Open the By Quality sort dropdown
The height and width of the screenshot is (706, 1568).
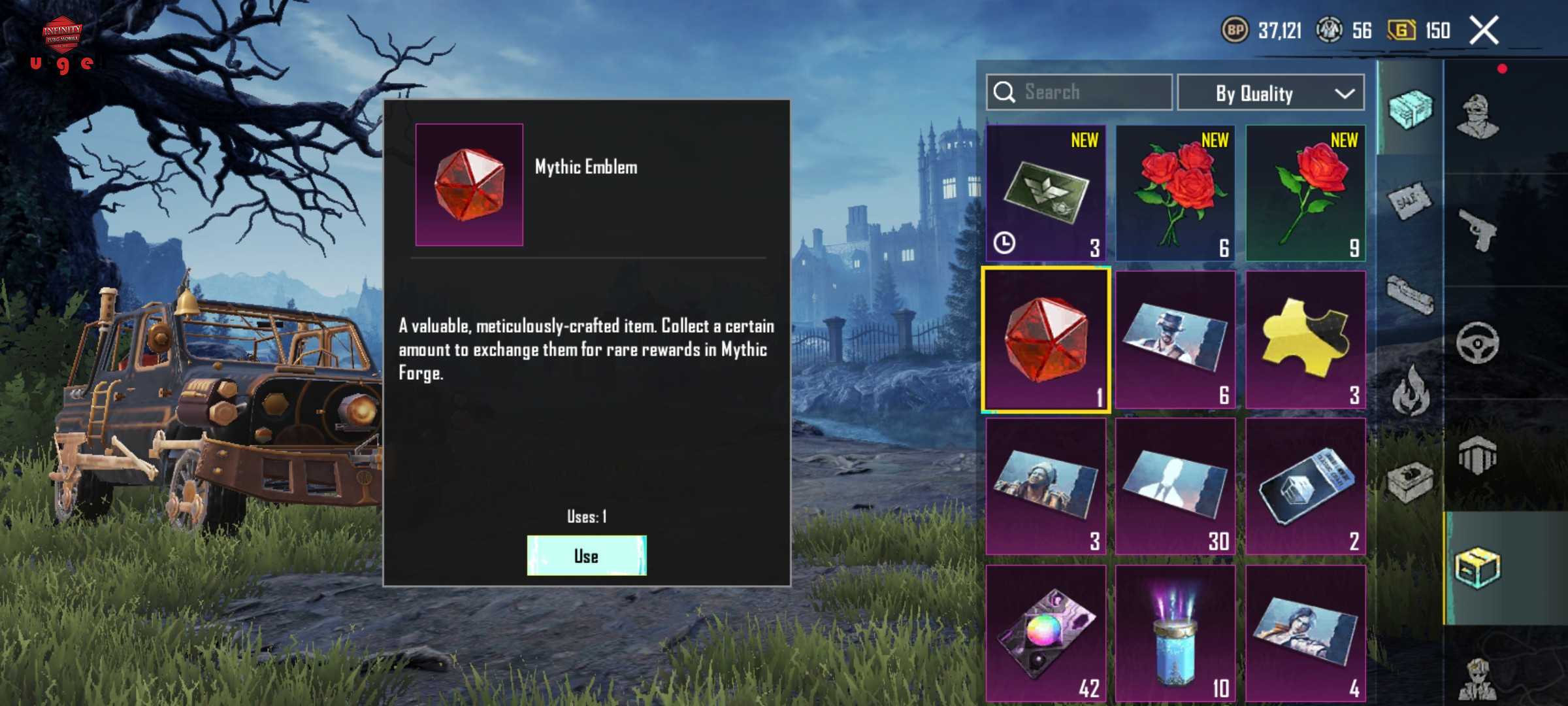[1270, 93]
